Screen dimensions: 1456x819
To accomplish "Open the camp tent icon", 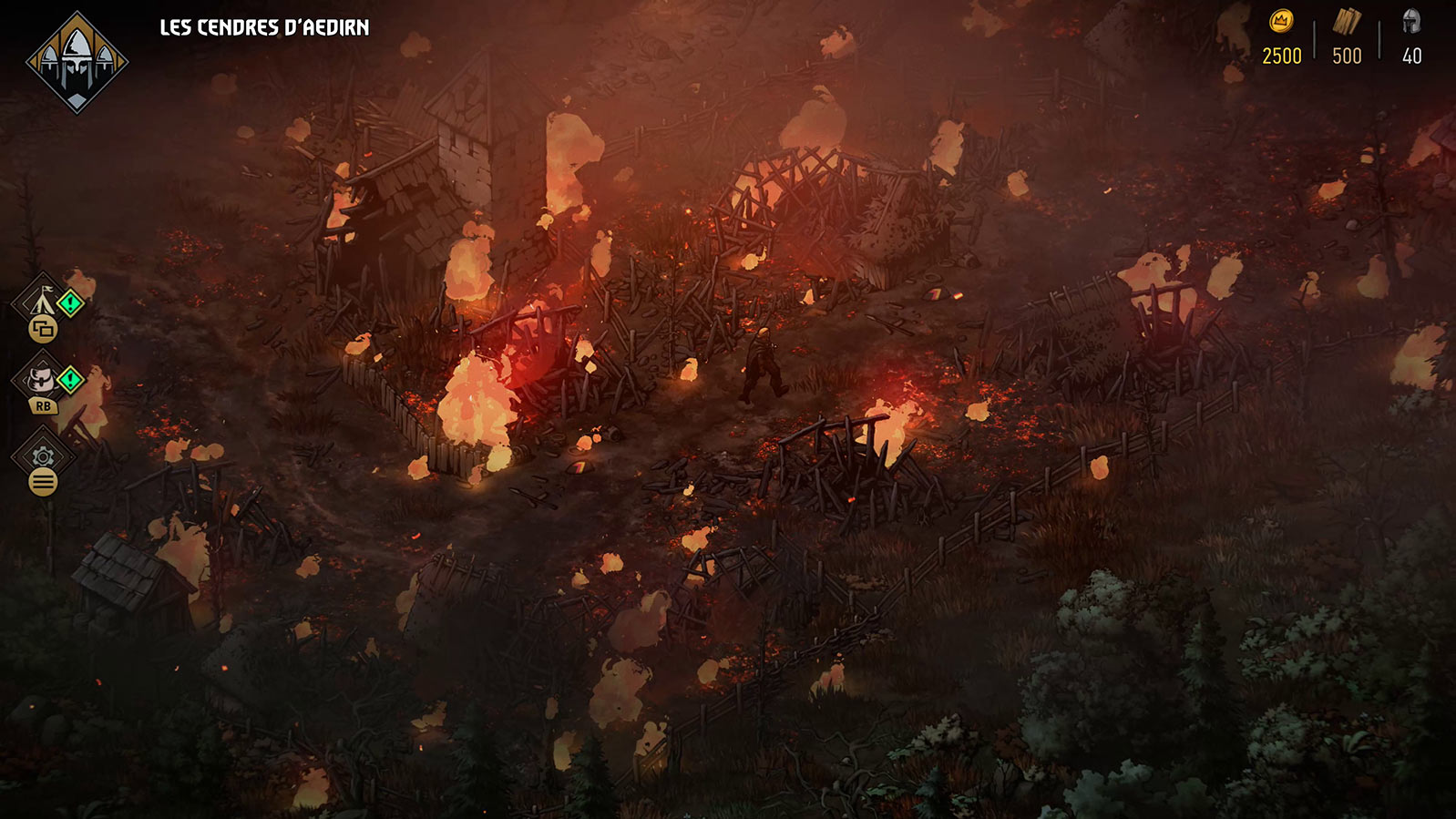I will click(x=41, y=299).
